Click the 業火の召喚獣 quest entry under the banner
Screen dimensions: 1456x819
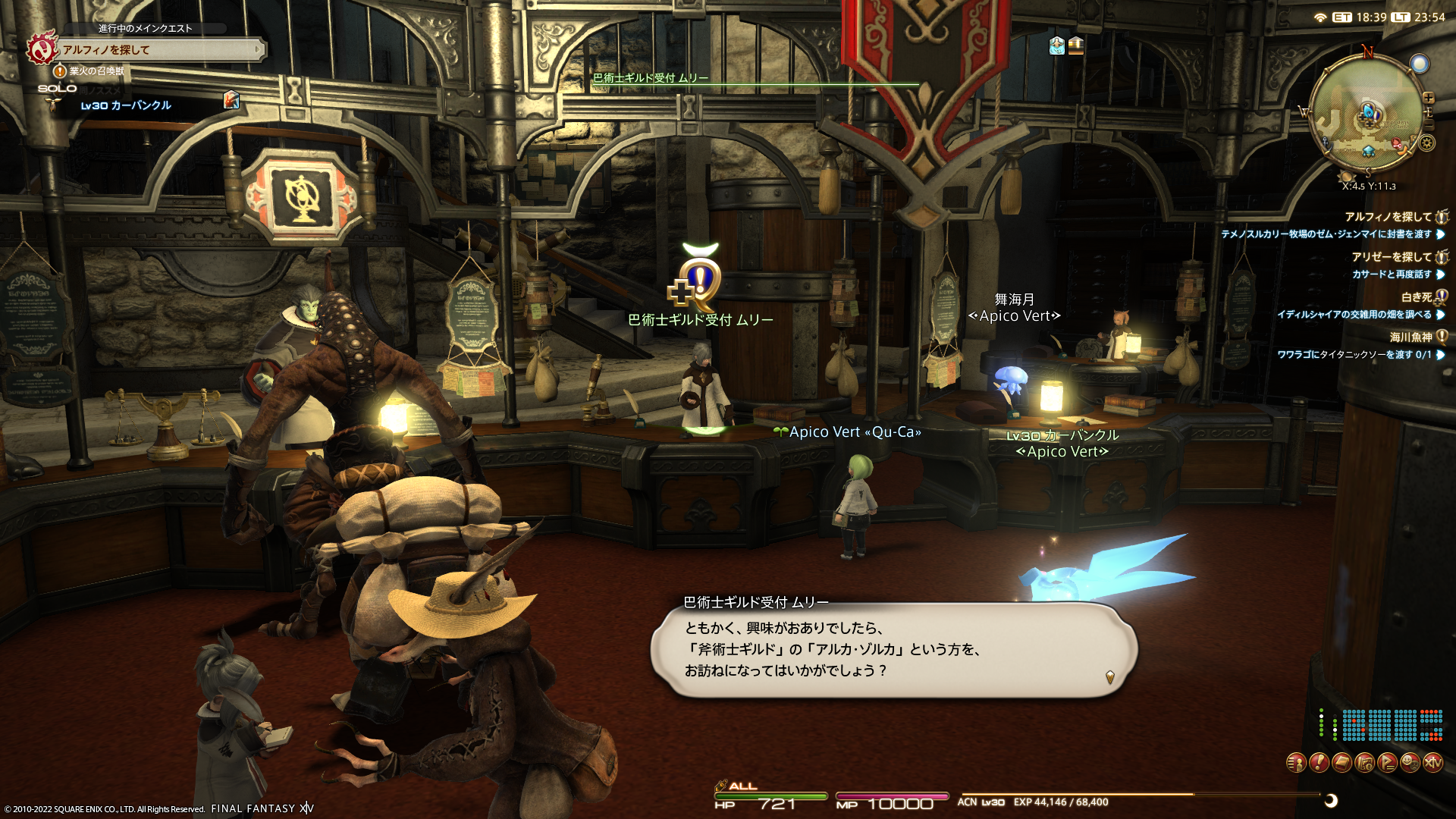tap(96, 71)
